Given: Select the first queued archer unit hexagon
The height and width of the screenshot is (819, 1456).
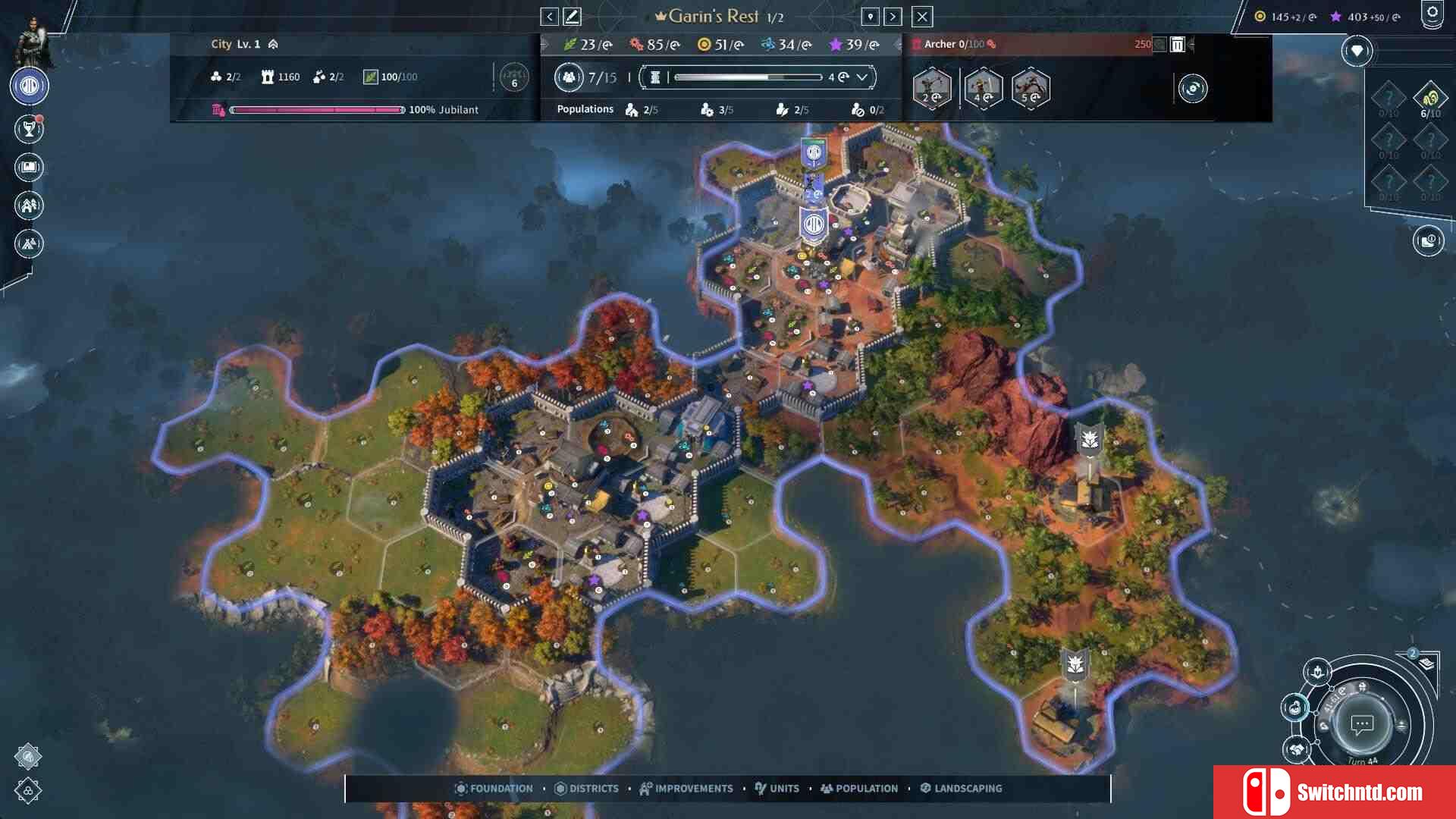Looking at the screenshot, I should (x=932, y=89).
